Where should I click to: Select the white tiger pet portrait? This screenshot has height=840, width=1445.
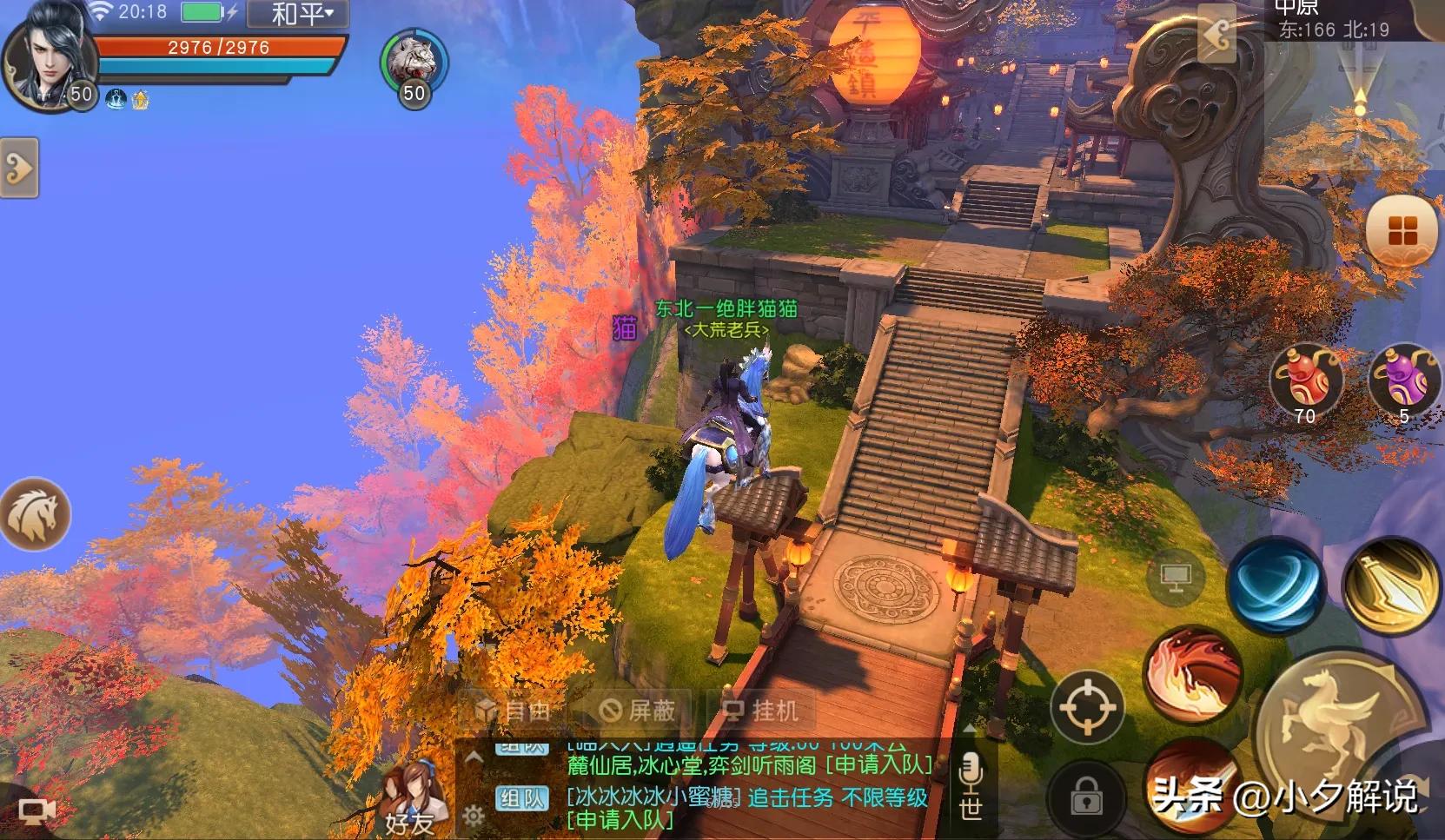point(413,61)
